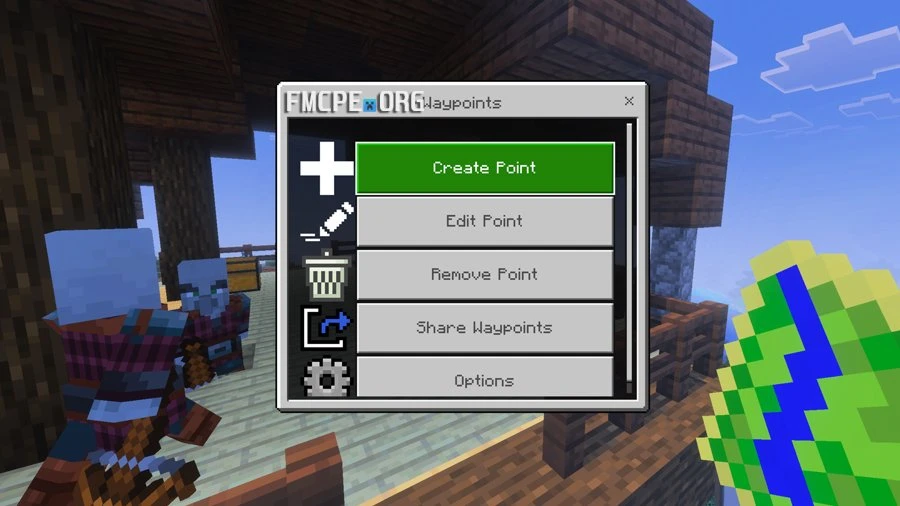Open the Edit Point option
Viewport: 900px width, 506px height.
pyautogui.click(x=484, y=221)
